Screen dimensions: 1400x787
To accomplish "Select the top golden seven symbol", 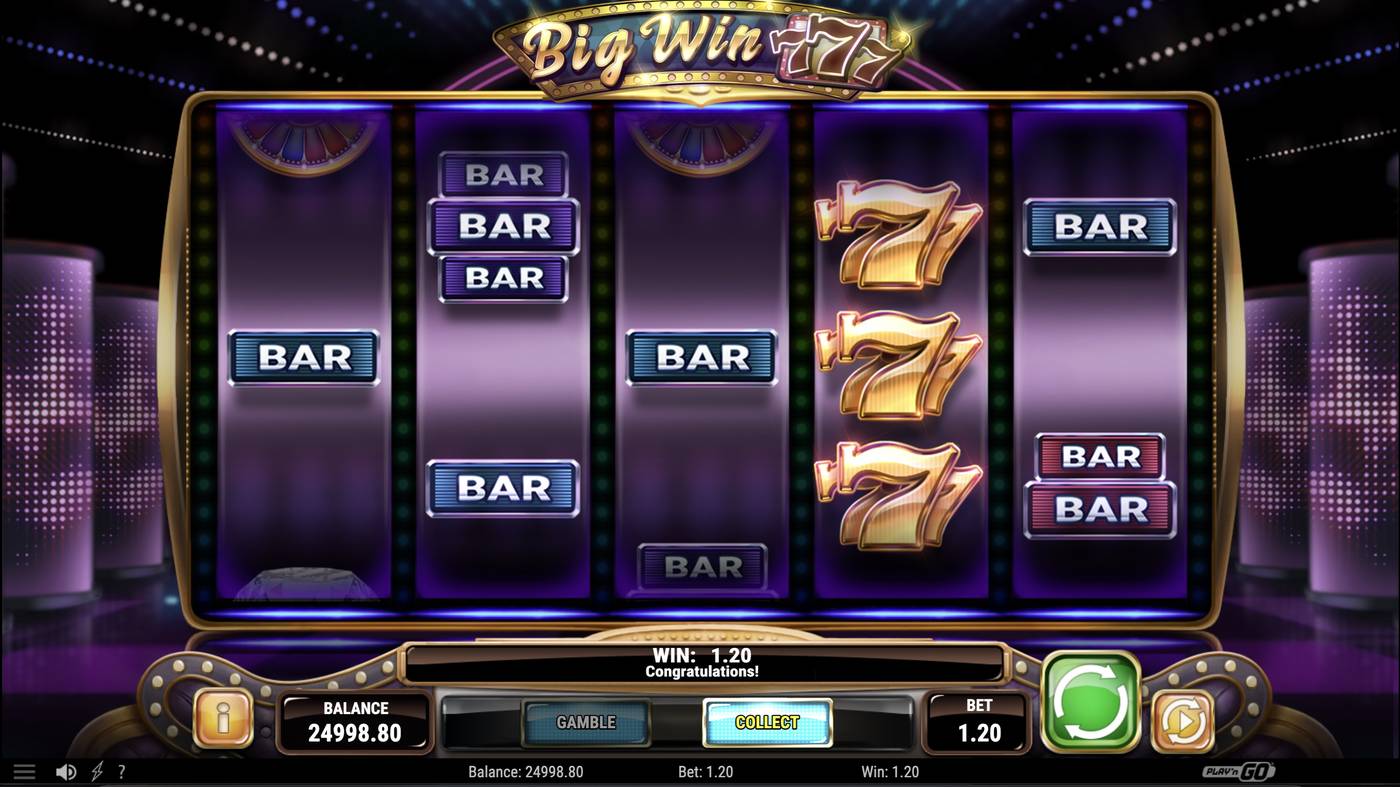I will coord(898,233).
